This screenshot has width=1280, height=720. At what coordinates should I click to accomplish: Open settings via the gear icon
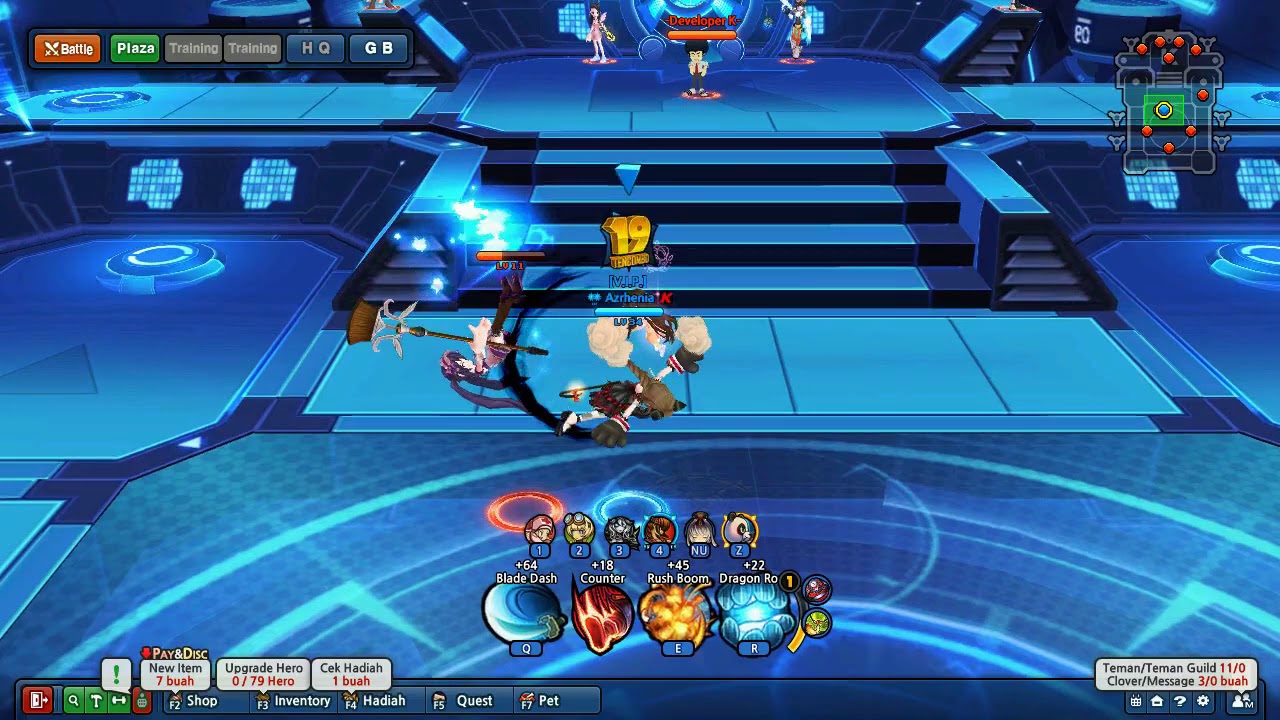pos(1203,700)
